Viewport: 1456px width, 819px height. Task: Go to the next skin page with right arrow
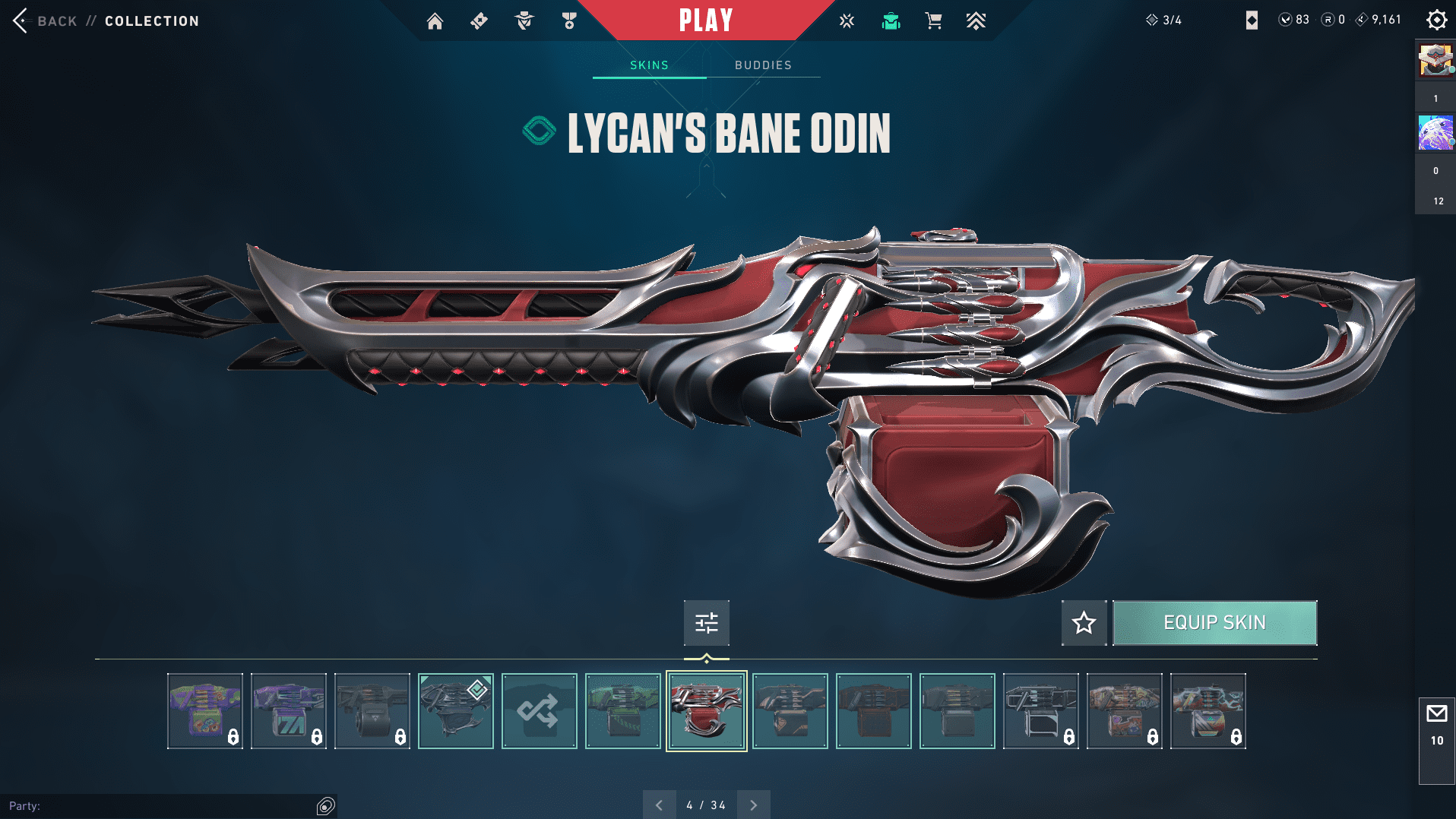pyautogui.click(x=753, y=804)
